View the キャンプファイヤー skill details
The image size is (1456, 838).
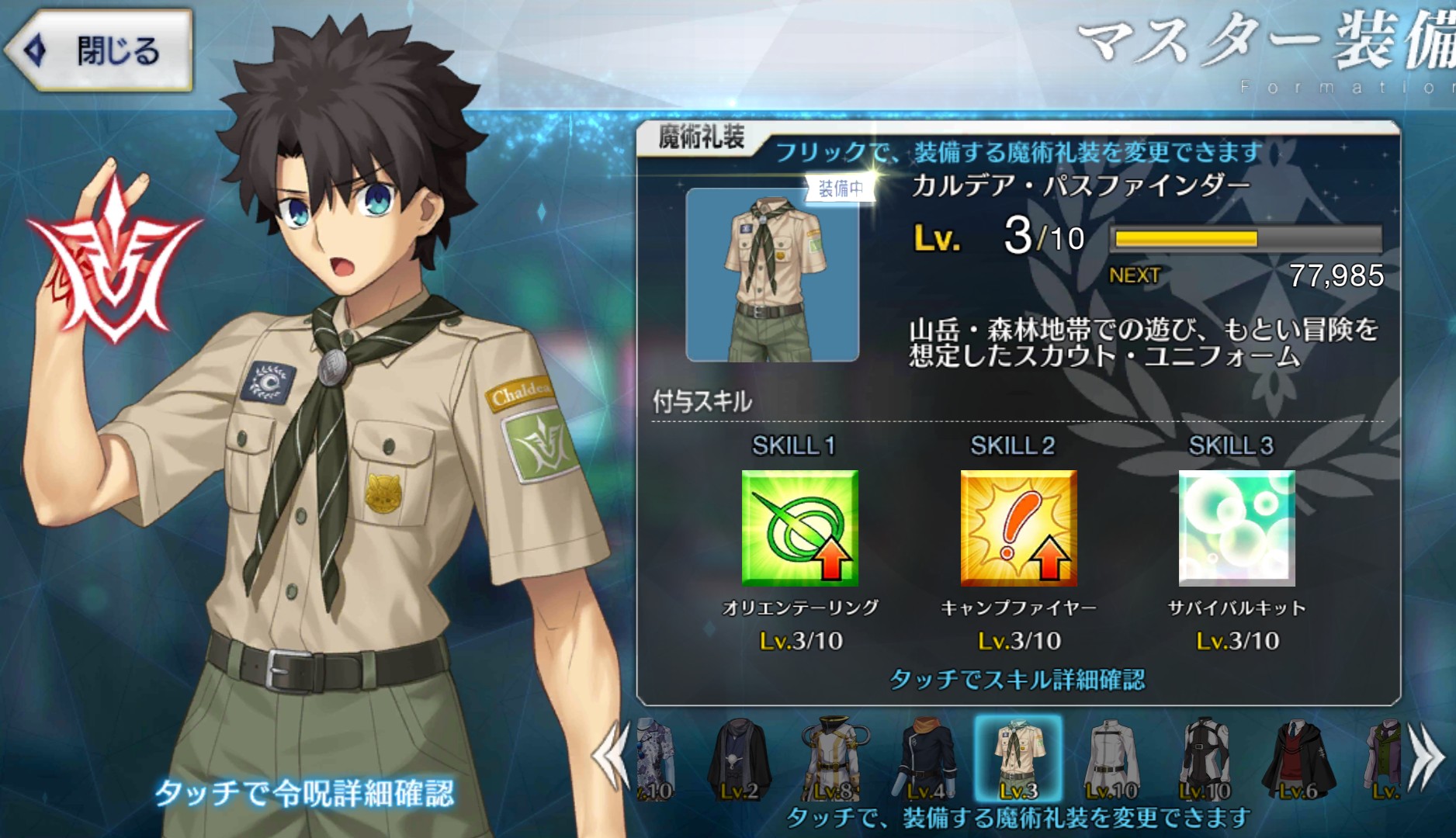pyautogui.click(x=1018, y=528)
